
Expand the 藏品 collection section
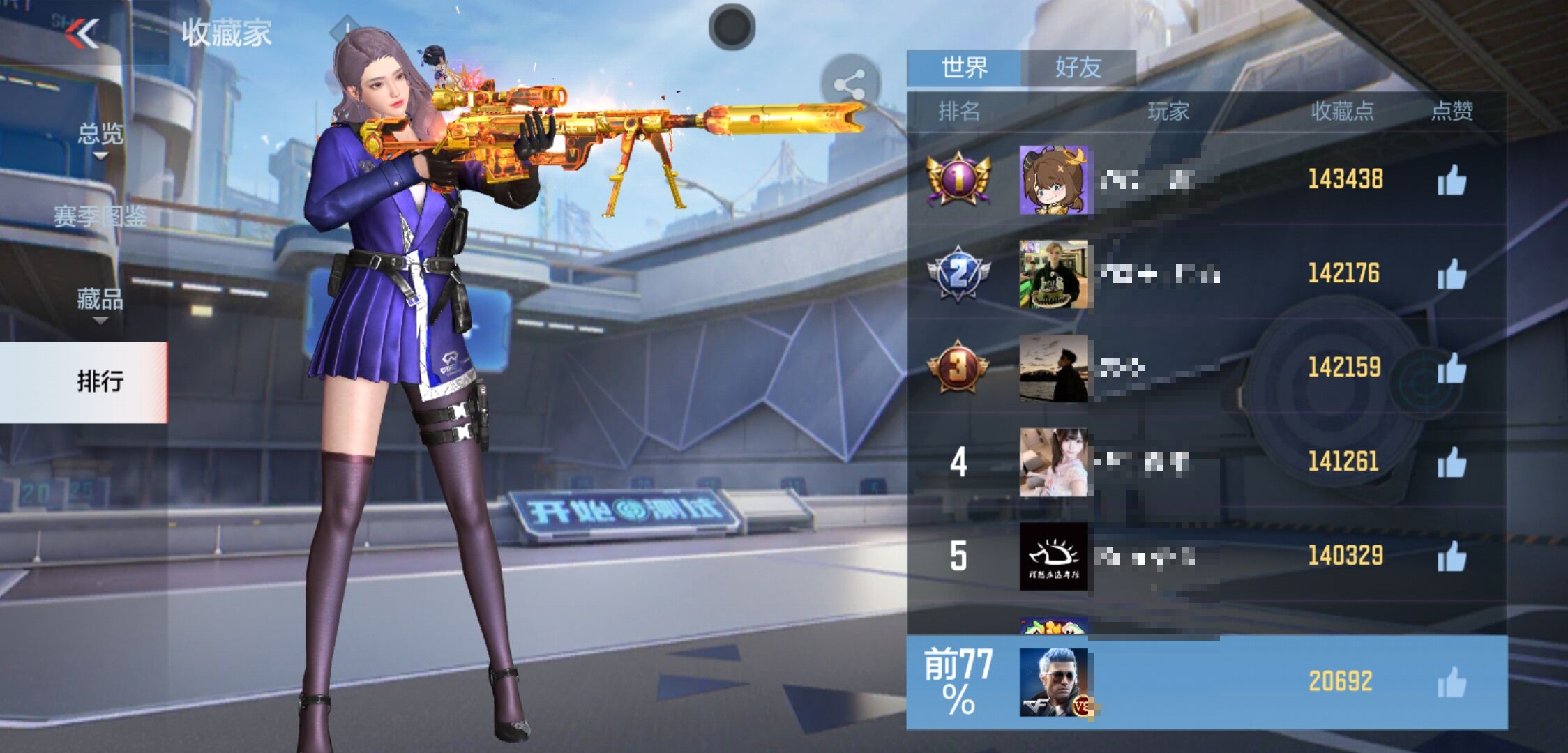[x=100, y=301]
